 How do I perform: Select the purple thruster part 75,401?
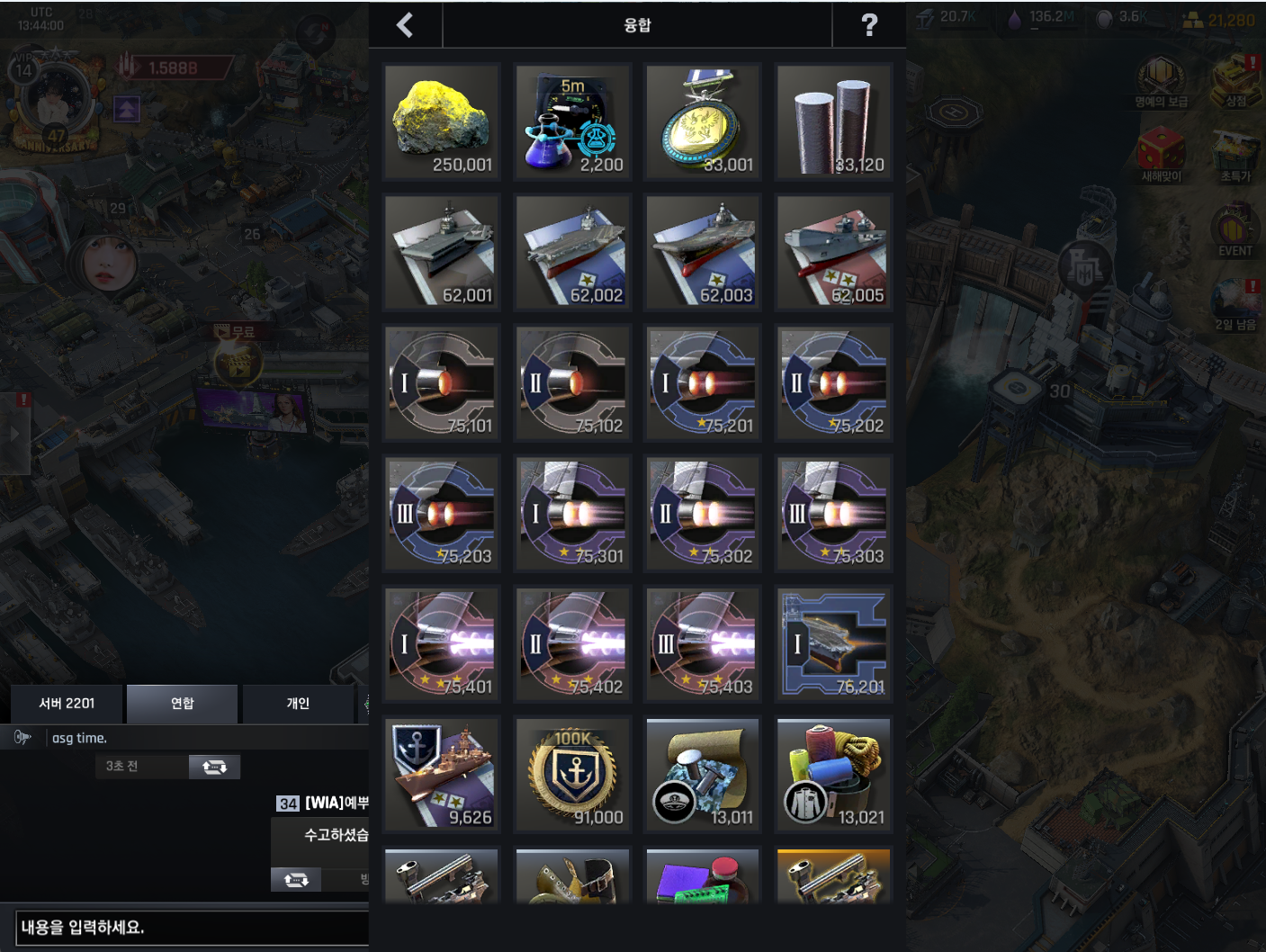(442, 643)
